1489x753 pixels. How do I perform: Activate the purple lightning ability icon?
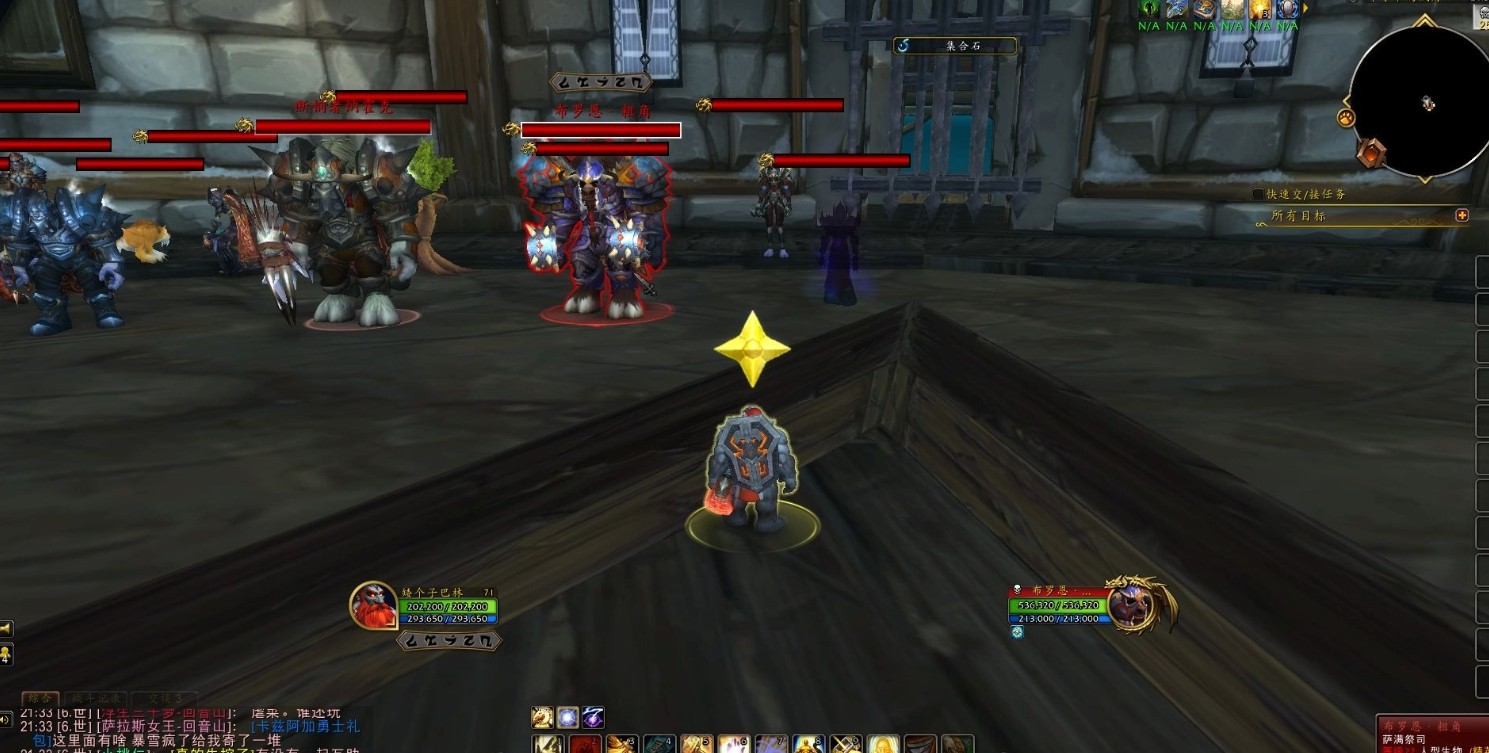tap(593, 717)
